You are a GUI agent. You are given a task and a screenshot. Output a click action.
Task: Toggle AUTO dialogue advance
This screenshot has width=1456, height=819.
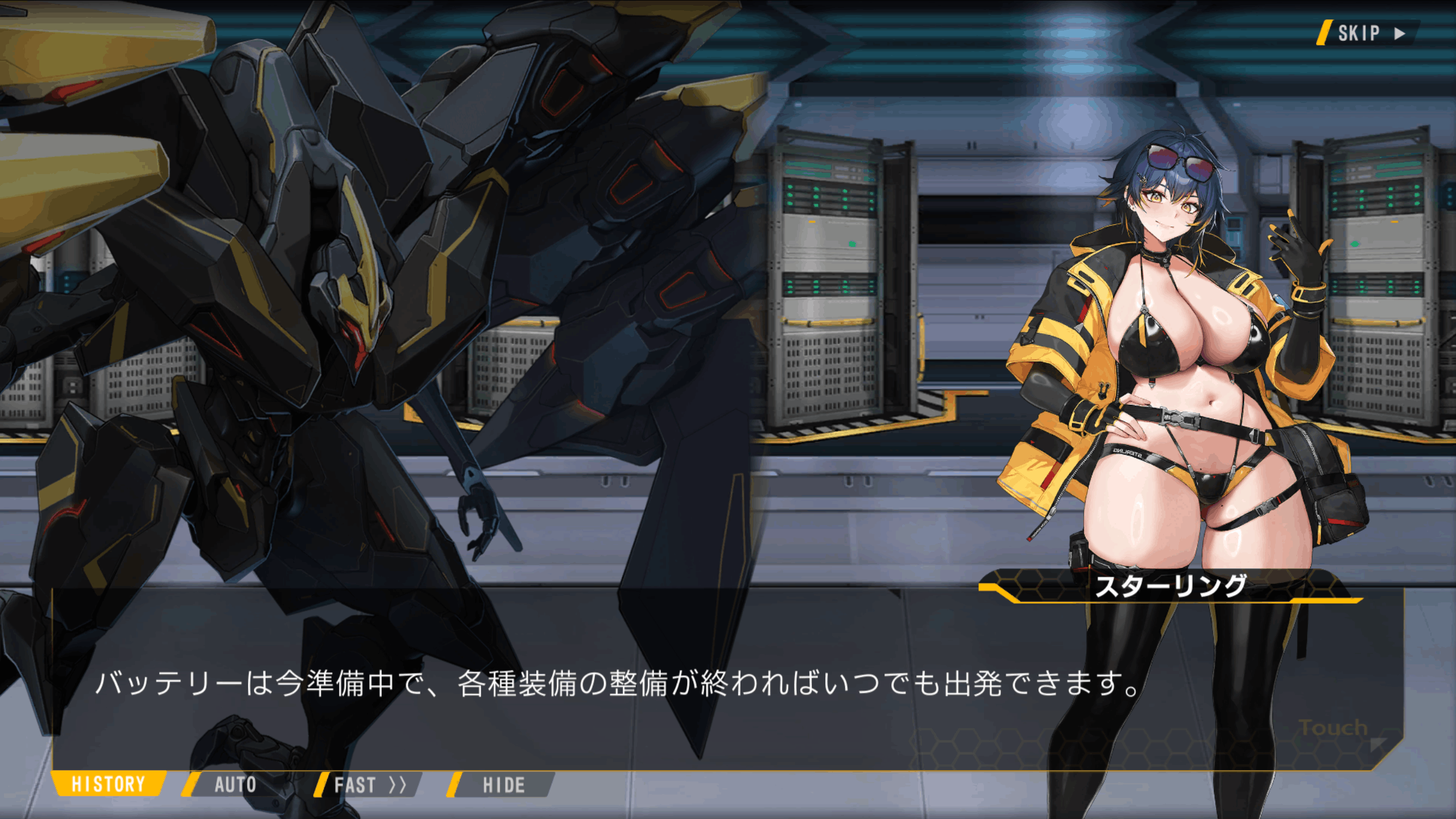[x=235, y=785]
